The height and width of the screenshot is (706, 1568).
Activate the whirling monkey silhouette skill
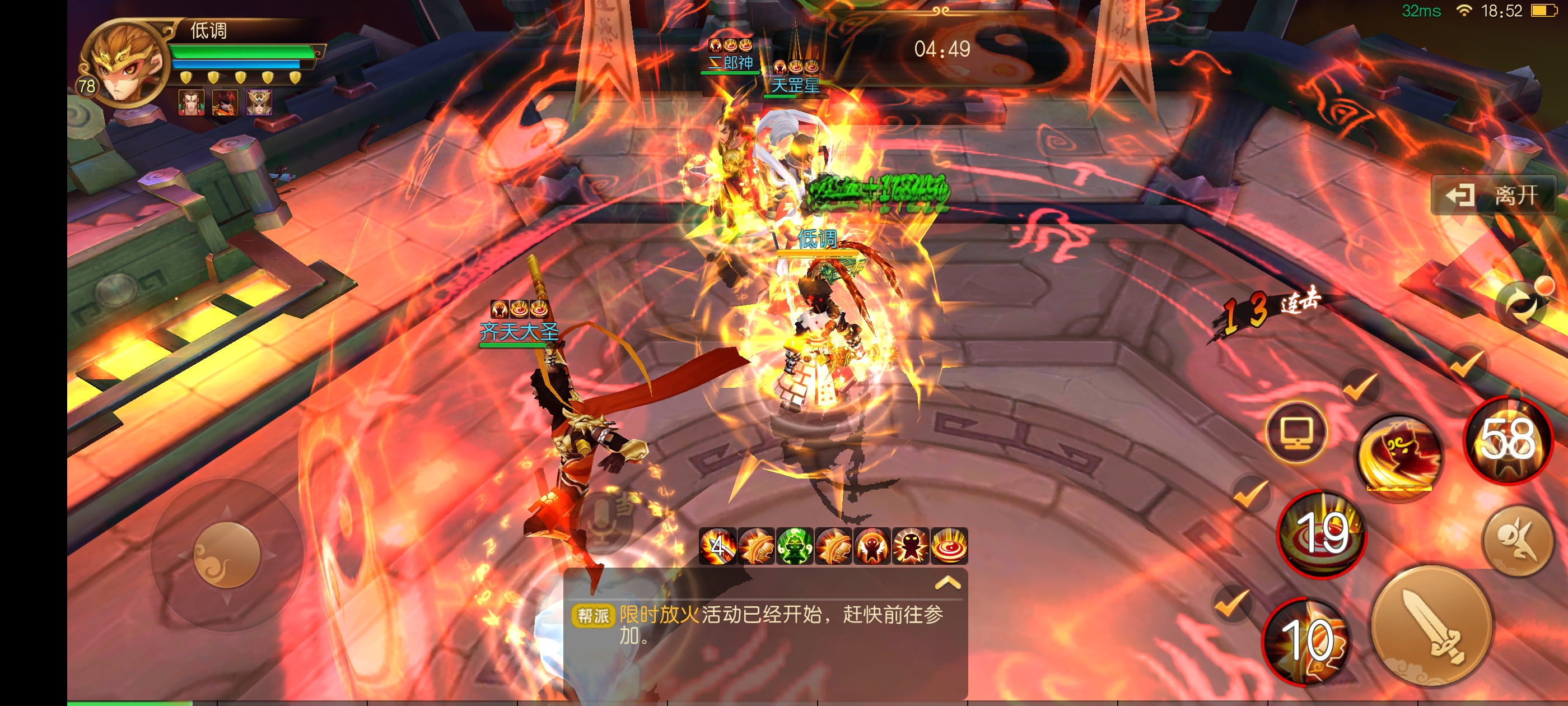1399,456
